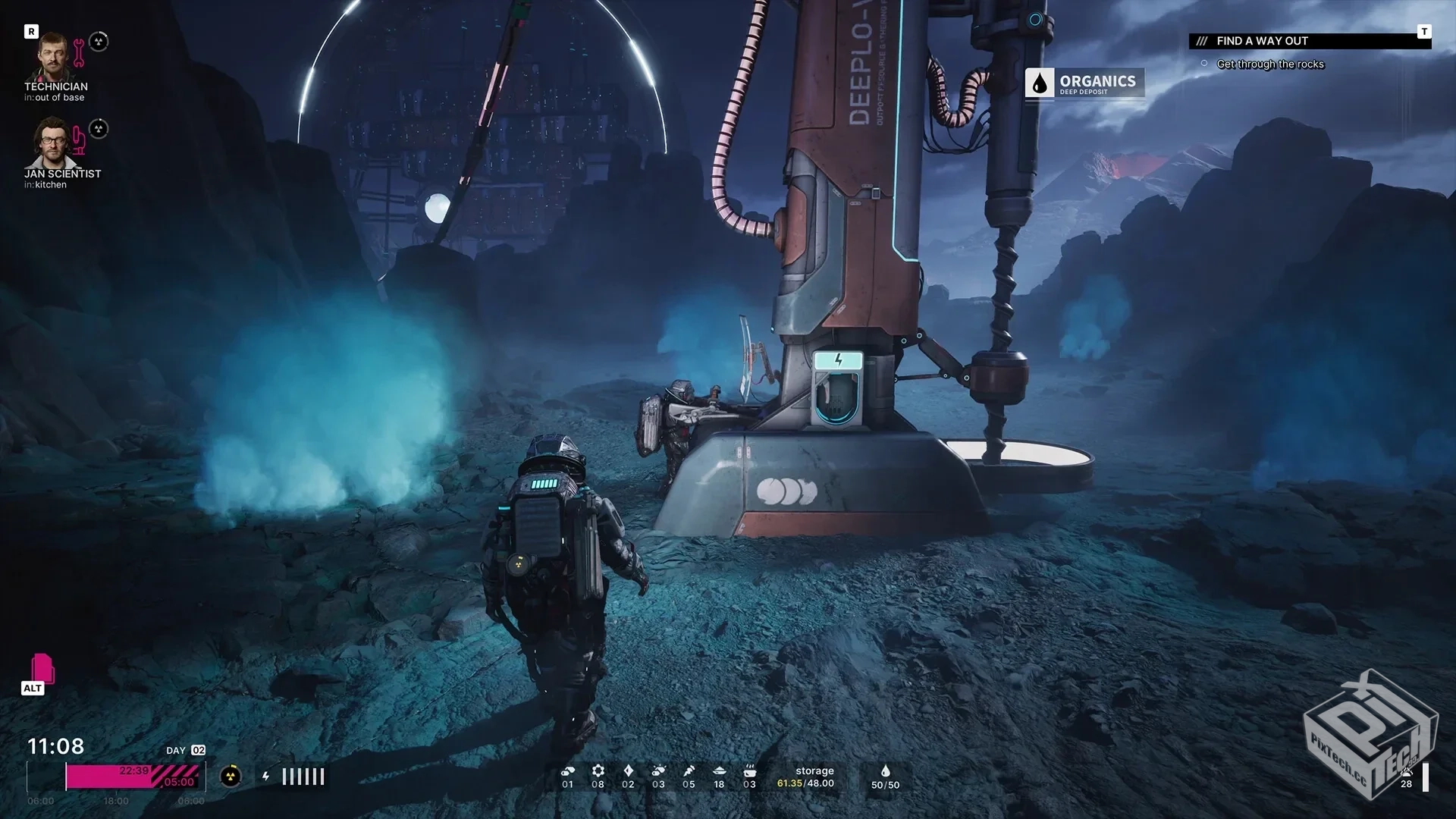This screenshot has width=1456, height=819.
Task: Click the pink day schedule timeline
Action: [134, 776]
